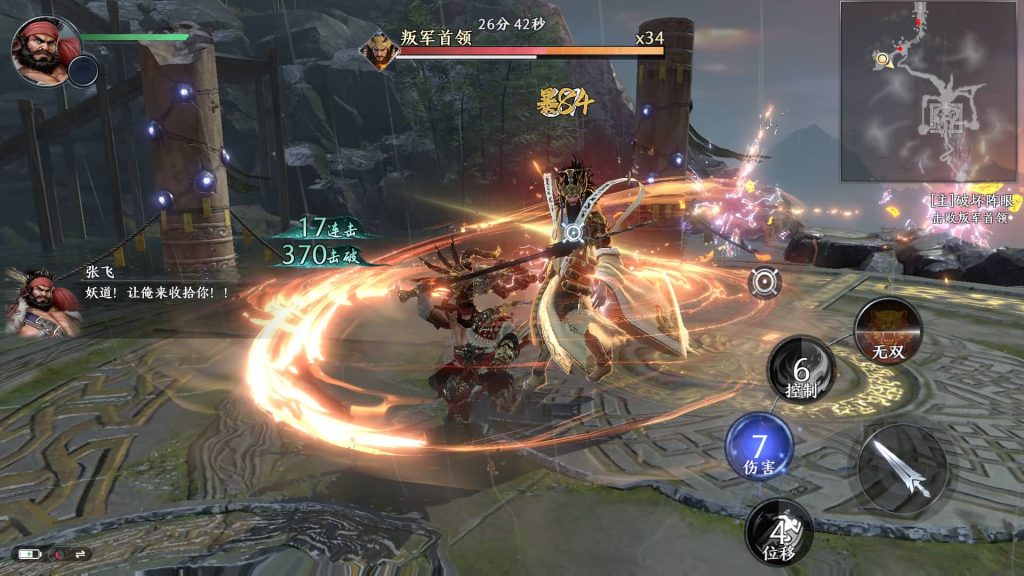Trigger the blue 伤害 damage skill
Image resolution: width=1024 pixels, height=576 pixels.
click(759, 445)
